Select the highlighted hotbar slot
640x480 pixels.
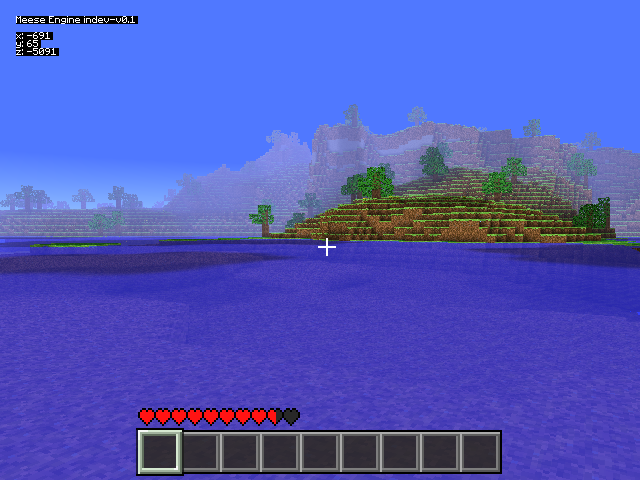click(160, 452)
